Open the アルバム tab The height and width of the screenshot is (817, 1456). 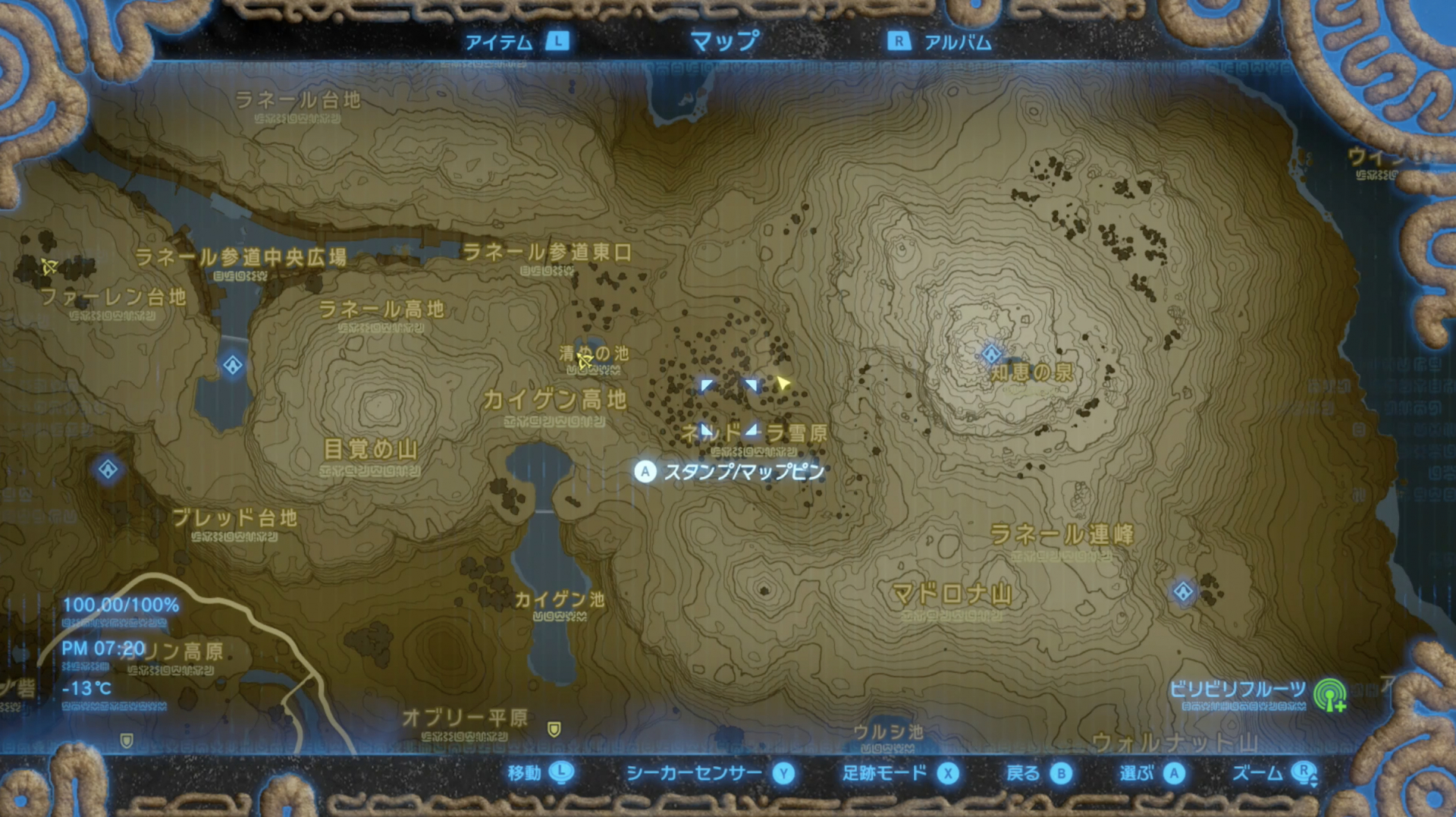(954, 42)
